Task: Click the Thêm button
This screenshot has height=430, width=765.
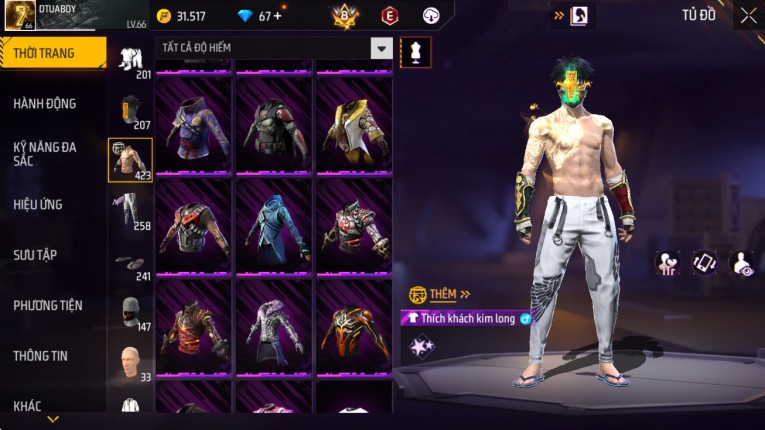Action: coord(442,295)
